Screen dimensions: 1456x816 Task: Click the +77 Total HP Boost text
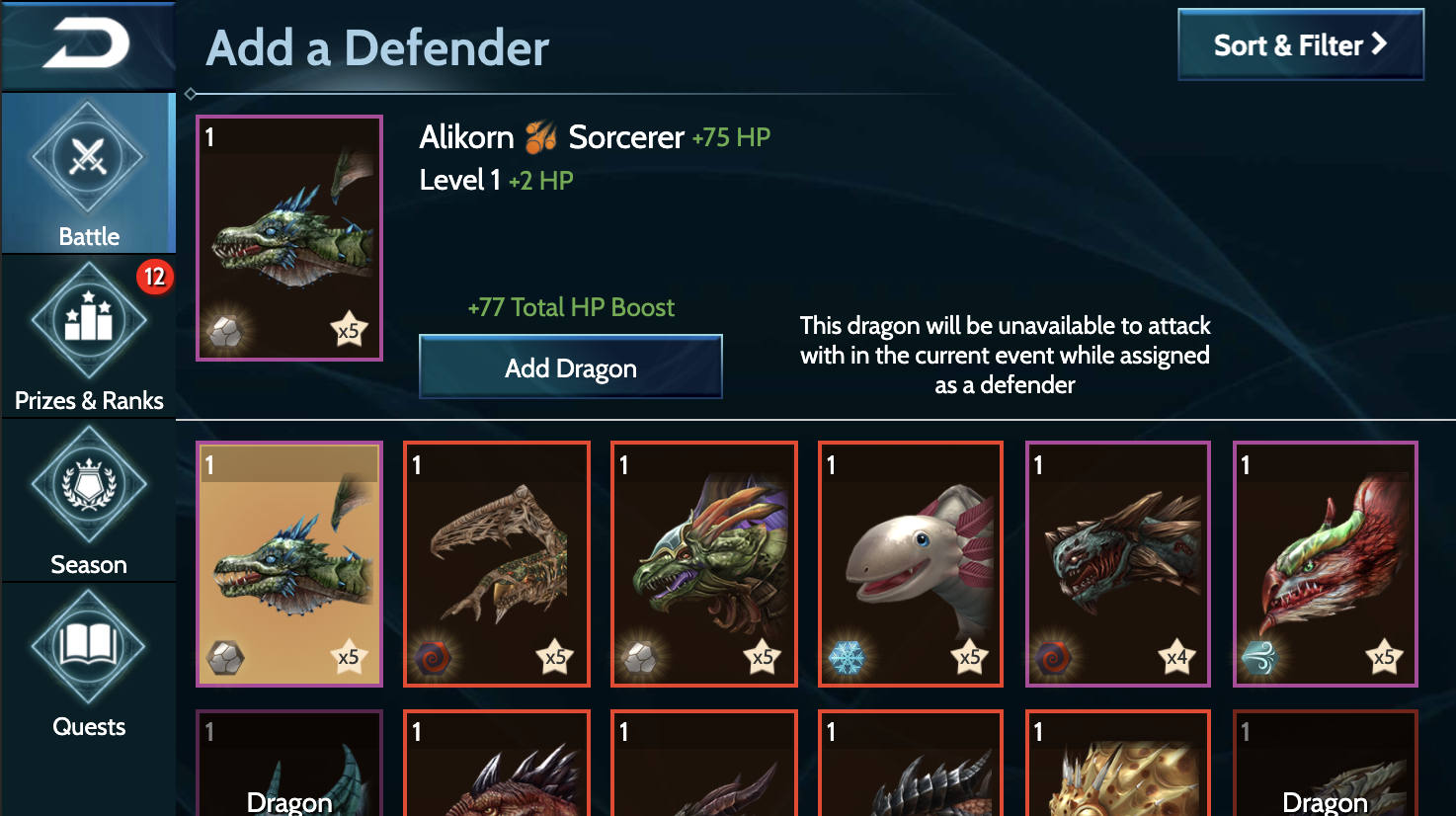coord(571,307)
